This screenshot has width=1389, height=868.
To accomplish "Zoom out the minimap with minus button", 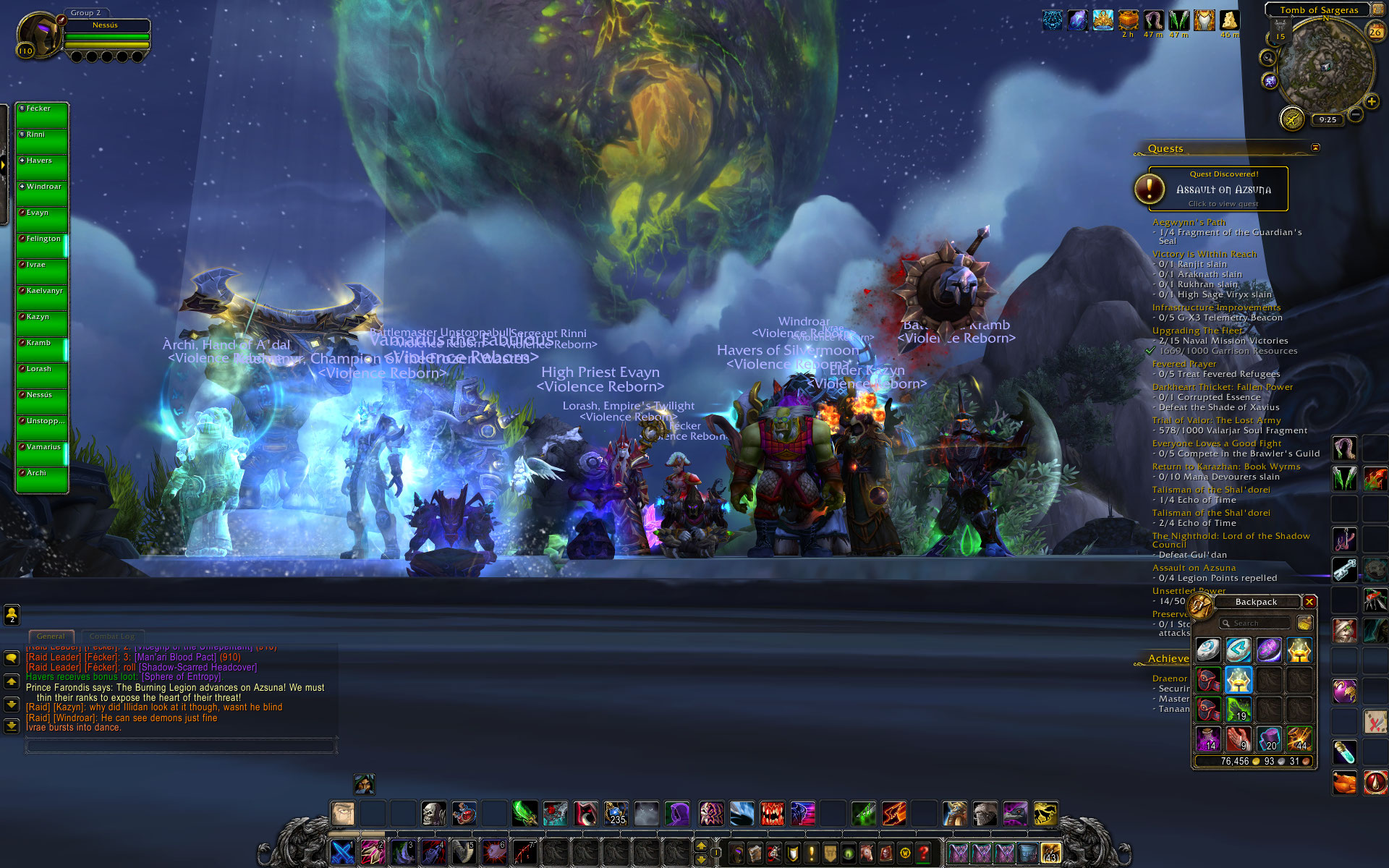I will tap(1356, 114).
